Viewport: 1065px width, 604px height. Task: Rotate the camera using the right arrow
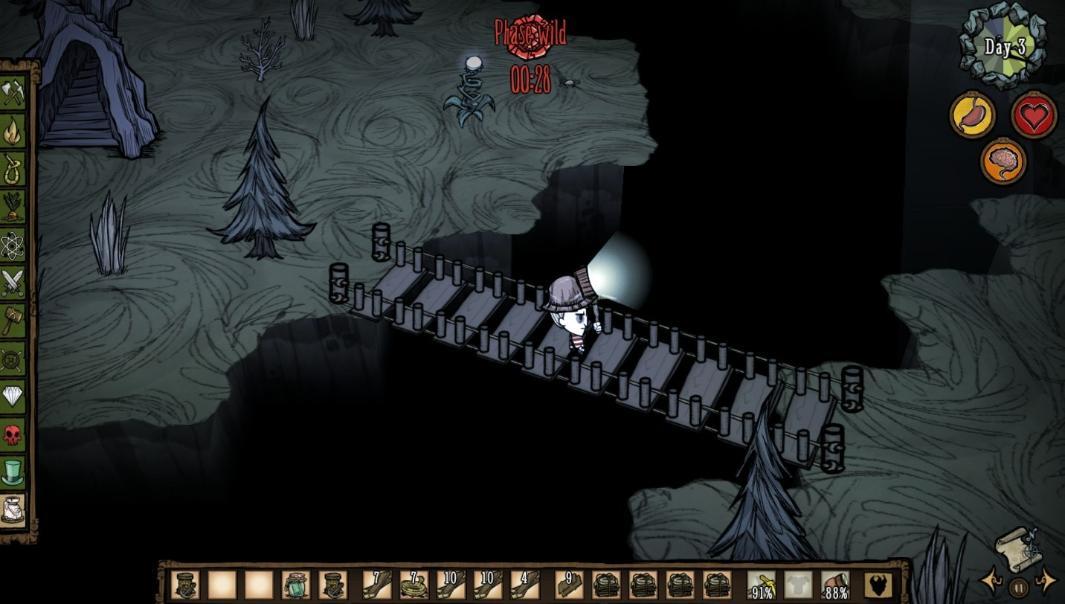1046,580
